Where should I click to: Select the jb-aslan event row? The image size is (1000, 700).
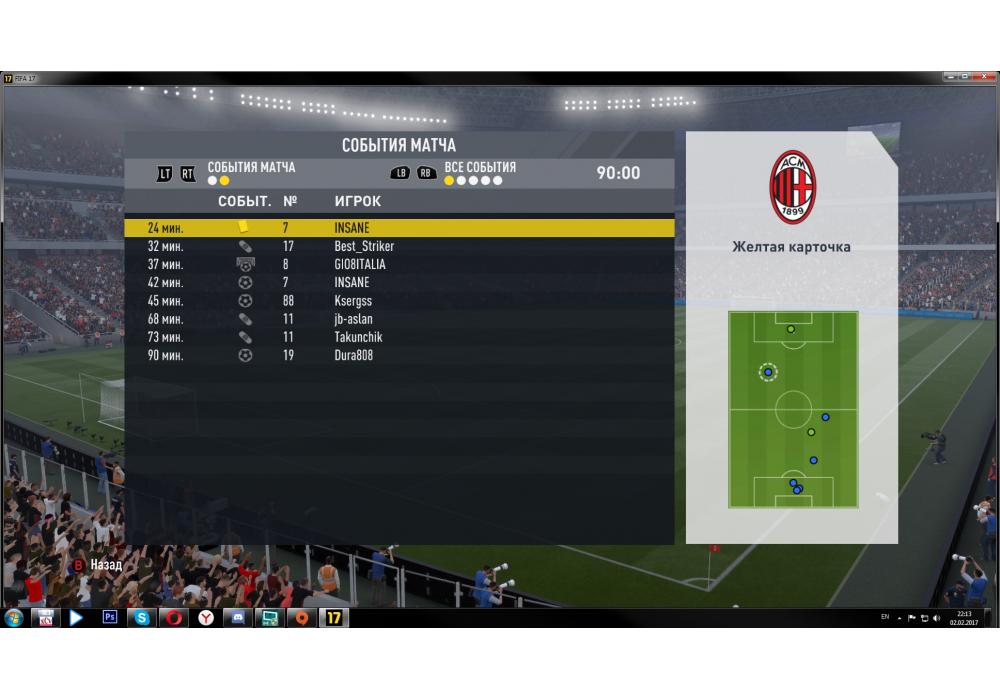[x=399, y=319]
